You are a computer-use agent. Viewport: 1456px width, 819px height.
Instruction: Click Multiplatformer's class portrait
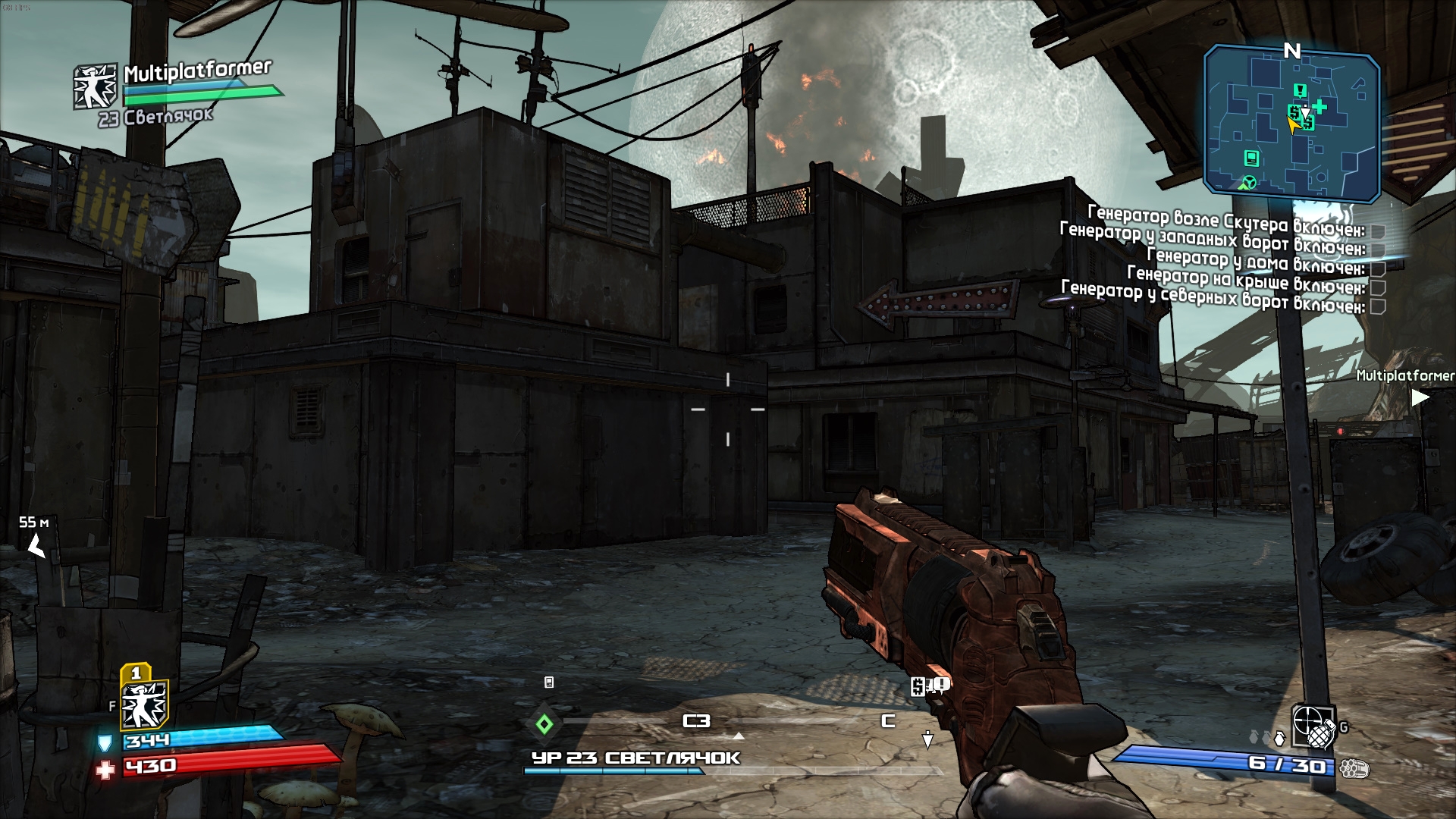point(95,86)
